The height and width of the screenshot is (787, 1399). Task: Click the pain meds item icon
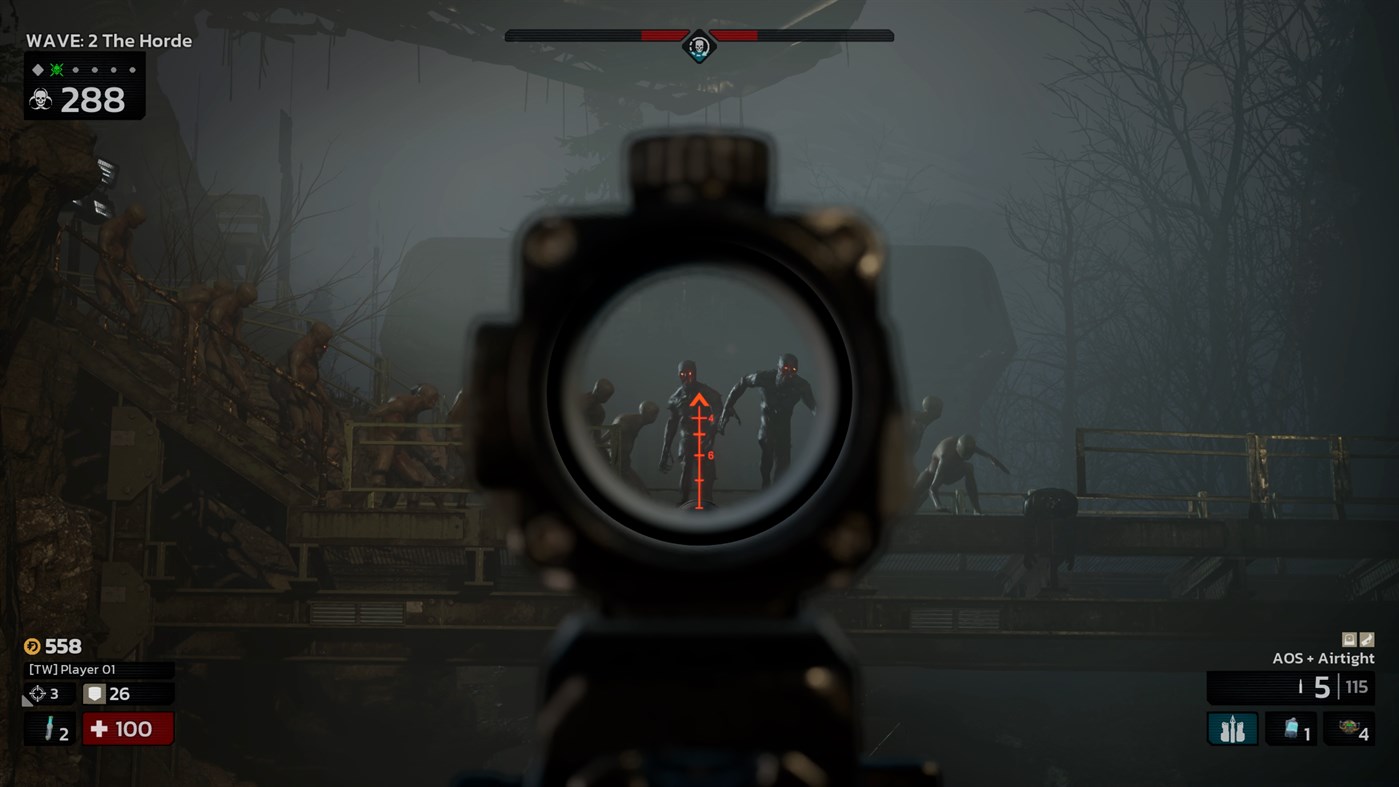[1290, 727]
